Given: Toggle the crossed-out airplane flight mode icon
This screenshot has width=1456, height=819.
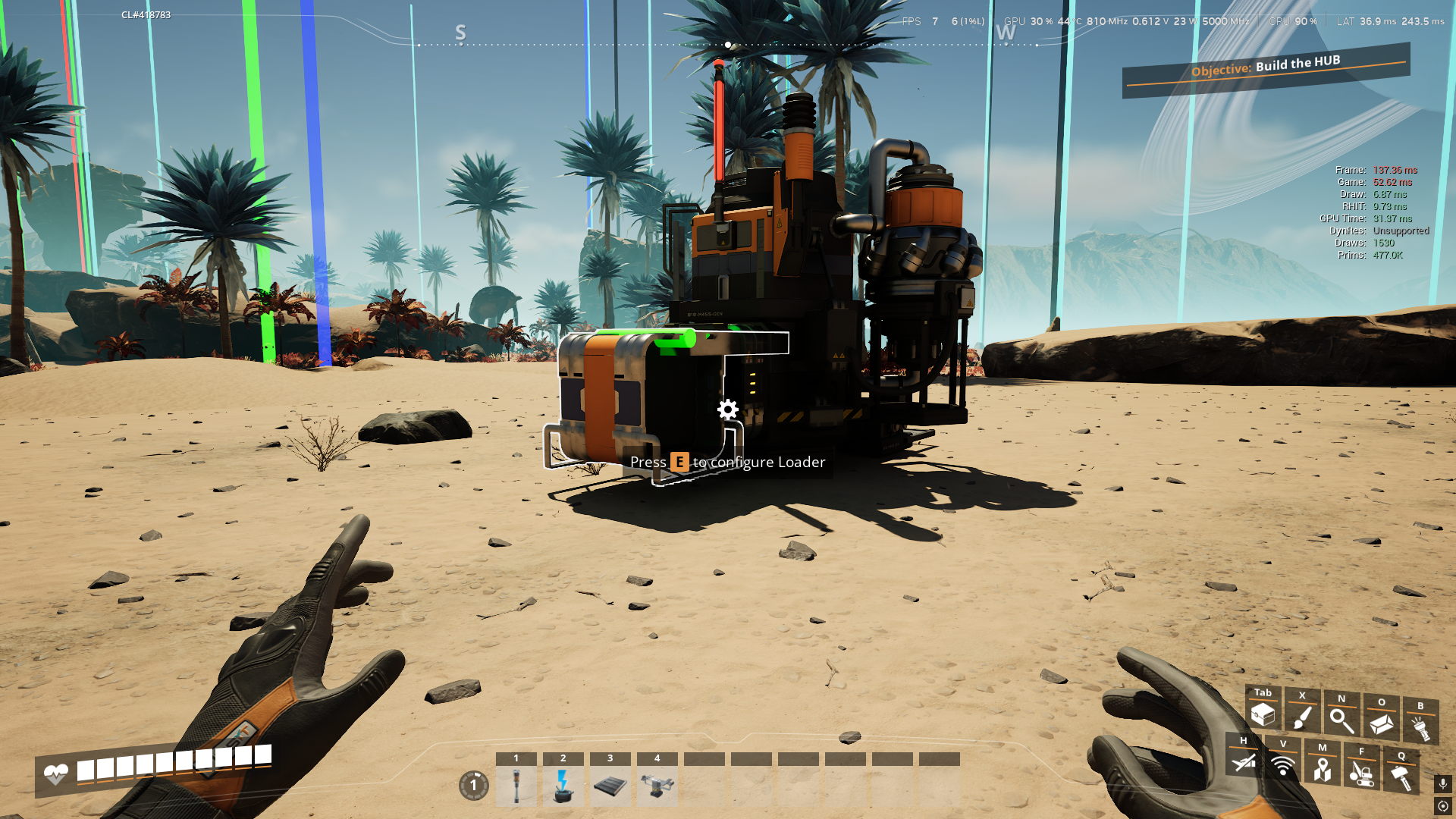Looking at the screenshot, I should [1244, 761].
